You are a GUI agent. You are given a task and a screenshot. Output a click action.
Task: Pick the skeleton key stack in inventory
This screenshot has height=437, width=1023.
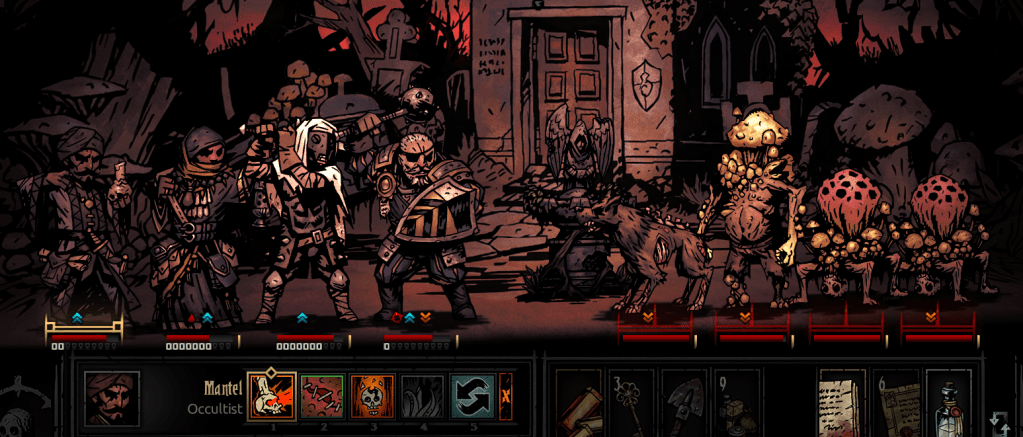pyautogui.click(x=632, y=405)
